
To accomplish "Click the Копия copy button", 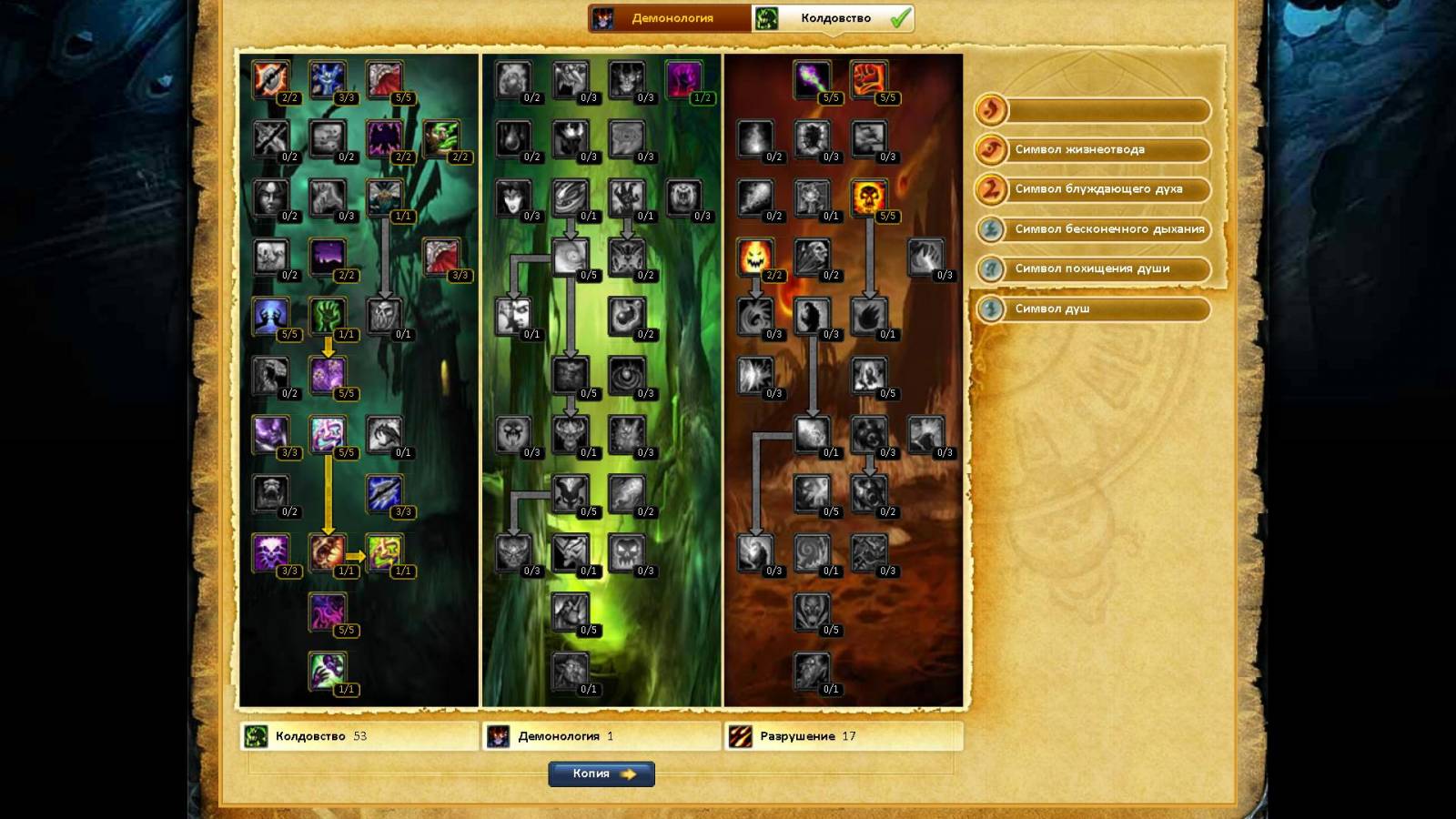I will pyautogui.click(x=602, y=773).
